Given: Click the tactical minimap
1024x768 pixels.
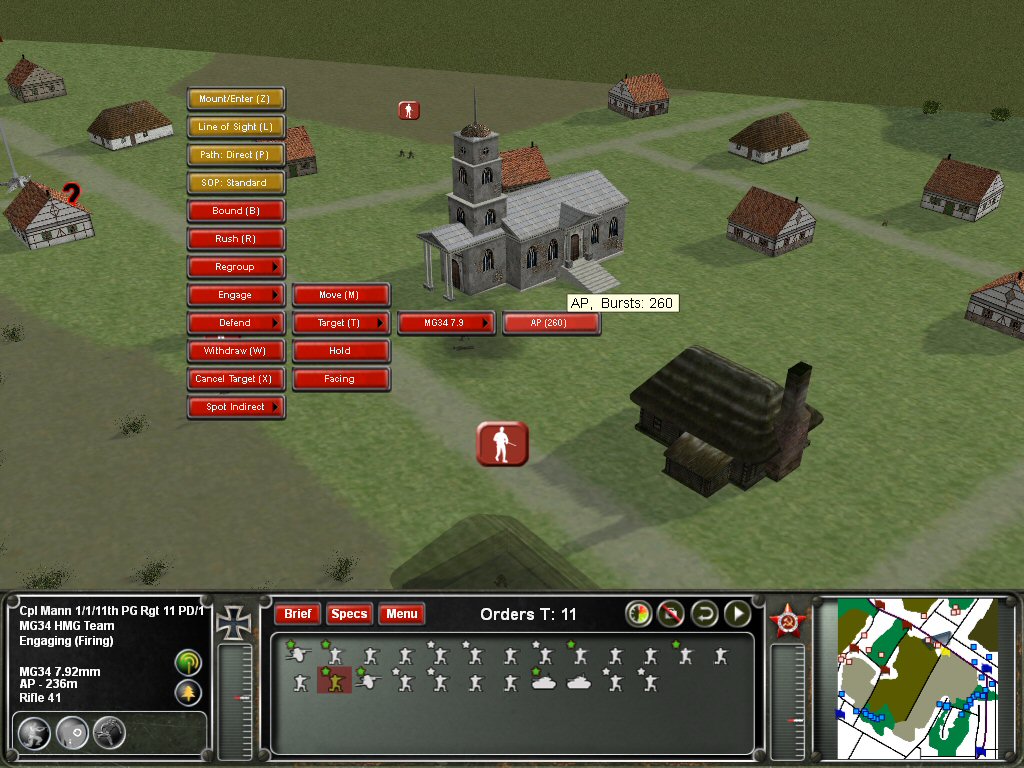Looking at the screenshot, I should click(916, 676).
